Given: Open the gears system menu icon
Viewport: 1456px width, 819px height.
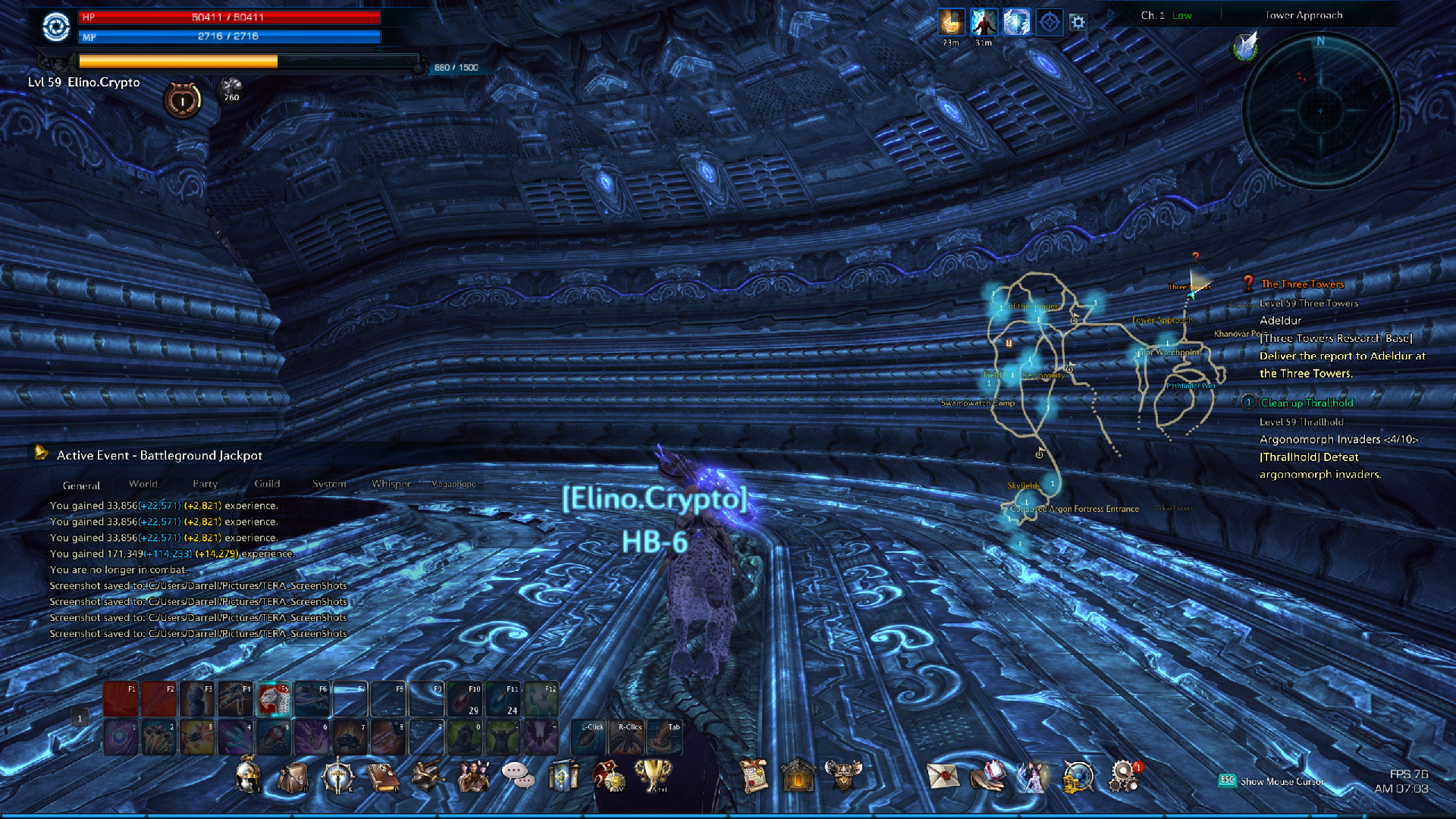Looking at the screenshot, I should 1123,777.
